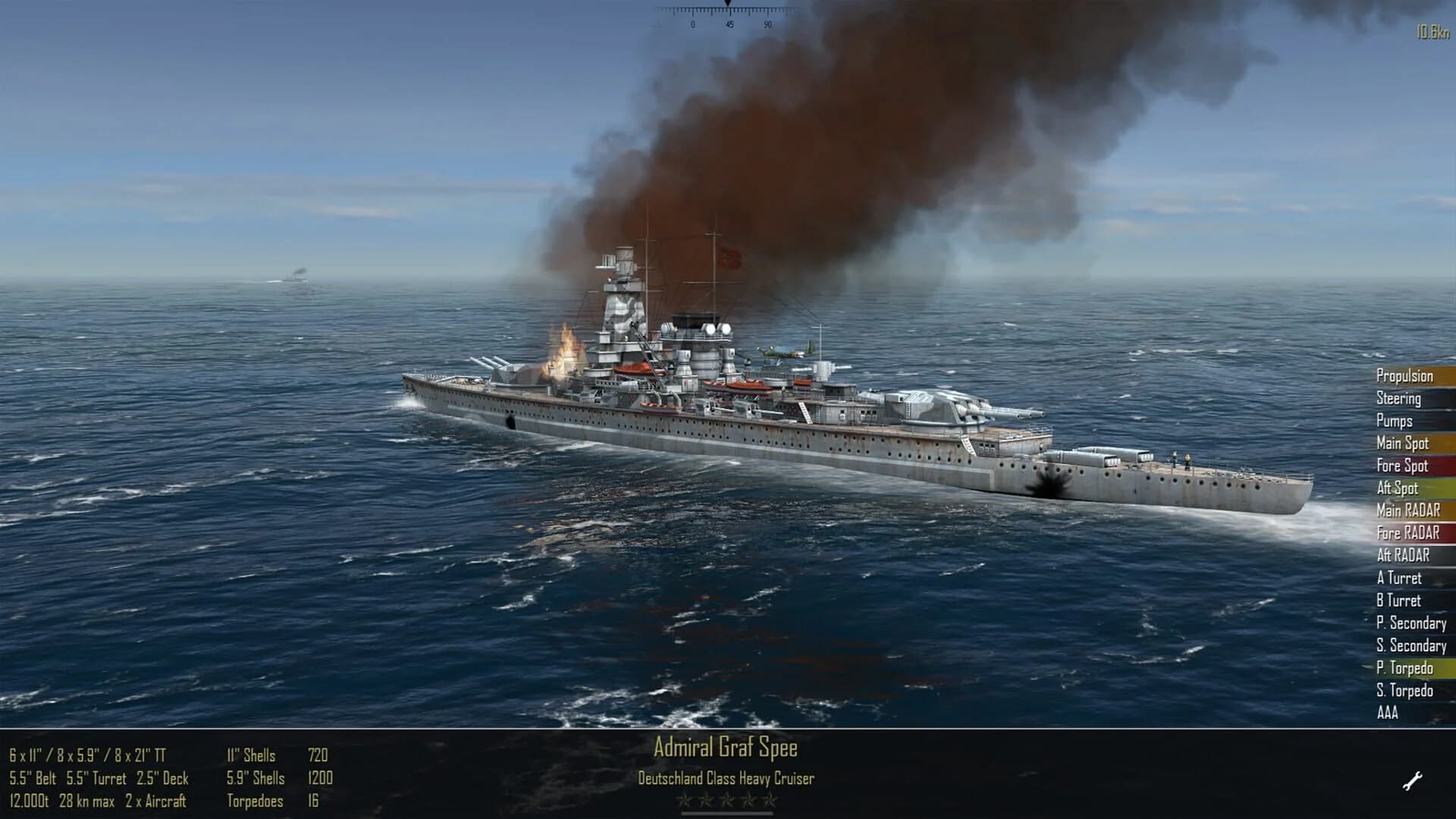Toggle the Fore RADAR subsystem
Image resolution: width=1456 pixels, height=819 pixels.
(1405, 533)
